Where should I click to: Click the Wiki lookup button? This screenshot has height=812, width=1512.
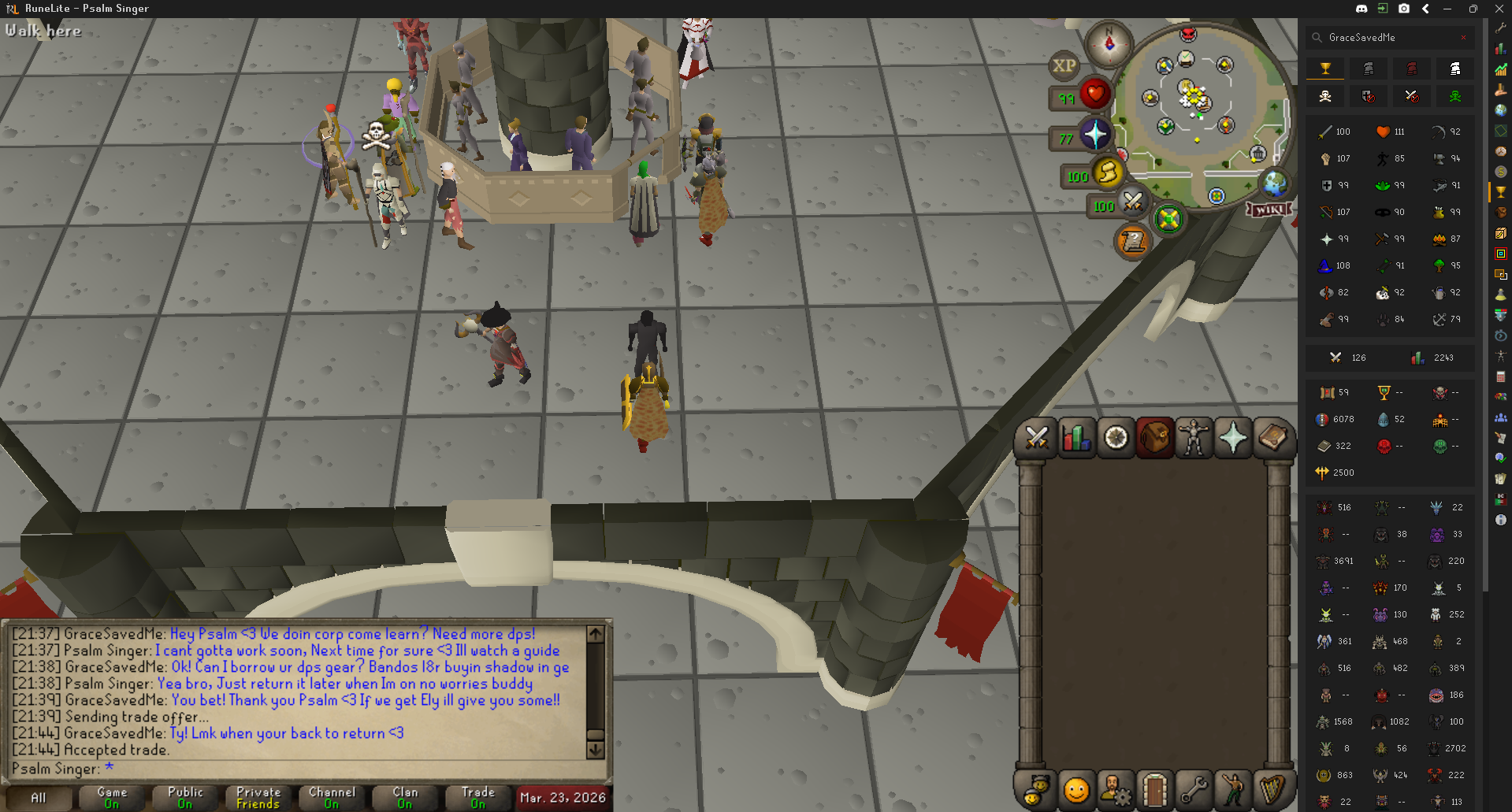pos(1269,209)
